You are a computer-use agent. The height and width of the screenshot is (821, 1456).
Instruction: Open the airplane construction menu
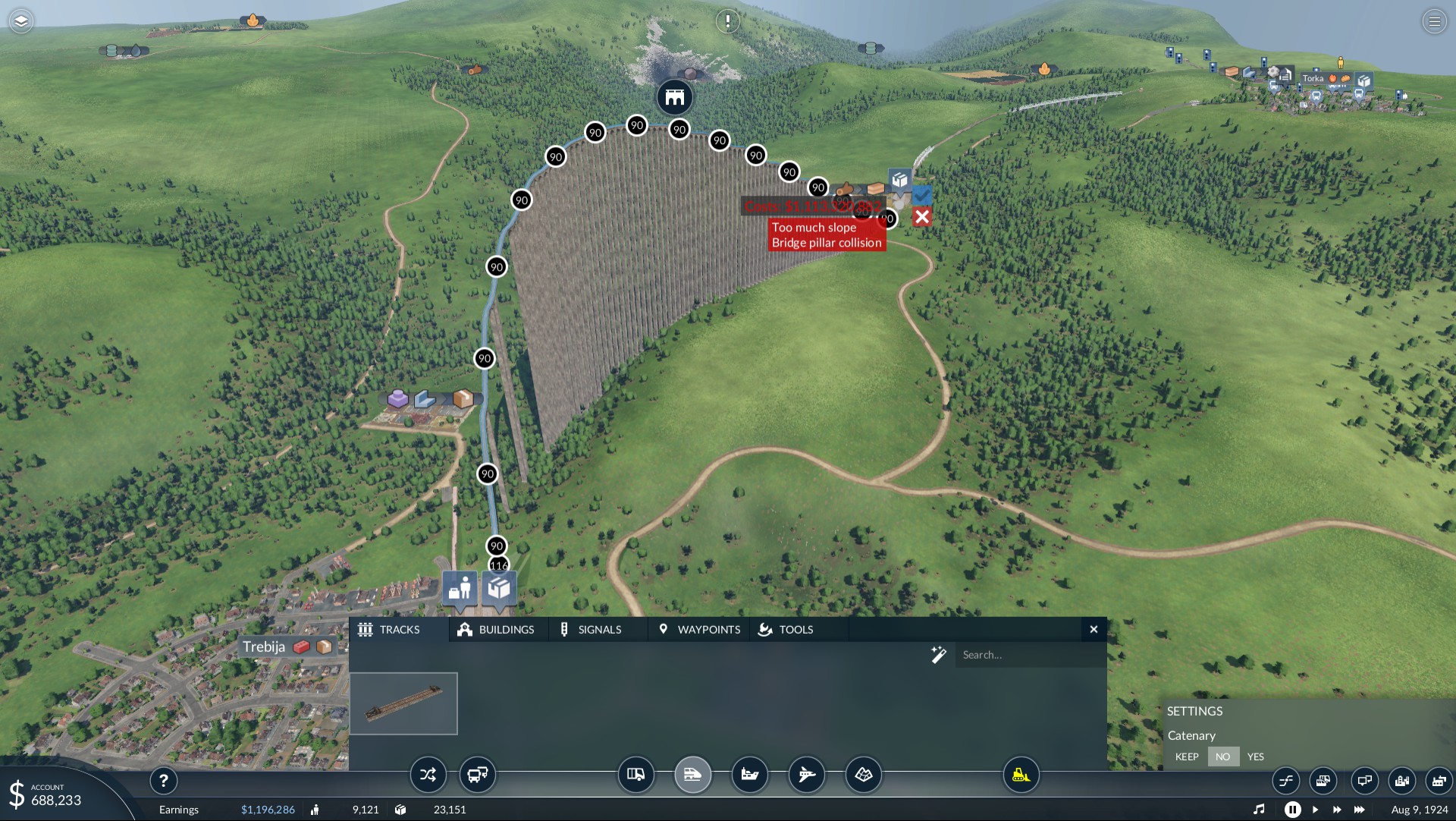(x=806, y=775)
